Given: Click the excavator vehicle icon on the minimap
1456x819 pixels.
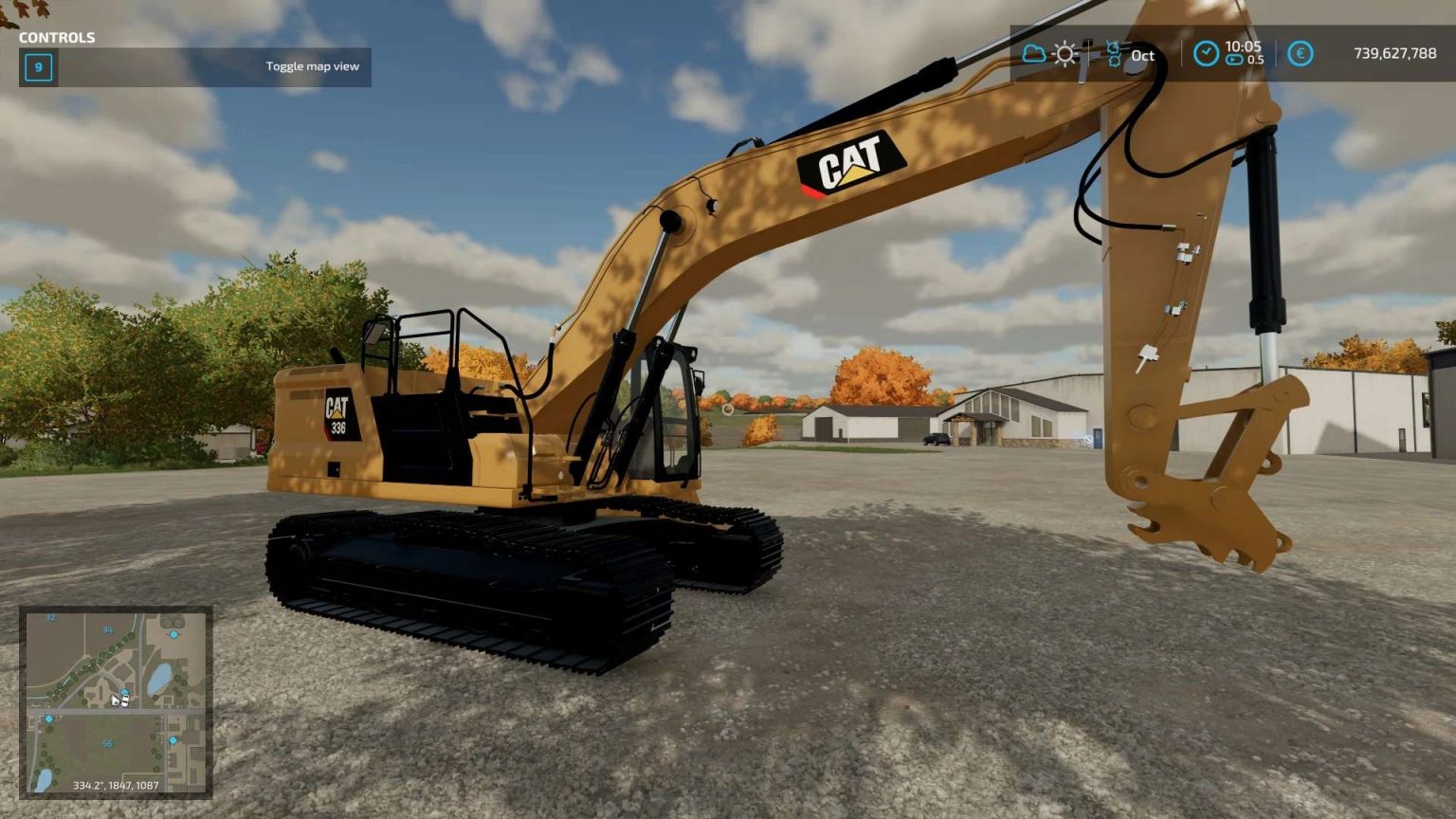Looking at the screenshot, I should click(x=125, y=700).
